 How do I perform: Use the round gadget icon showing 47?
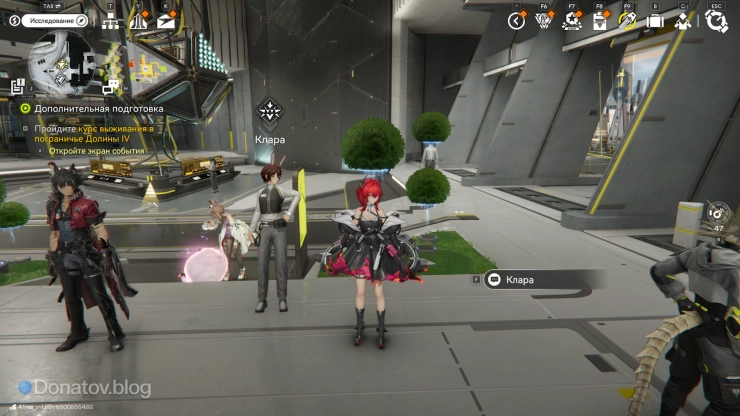point(716,213)
